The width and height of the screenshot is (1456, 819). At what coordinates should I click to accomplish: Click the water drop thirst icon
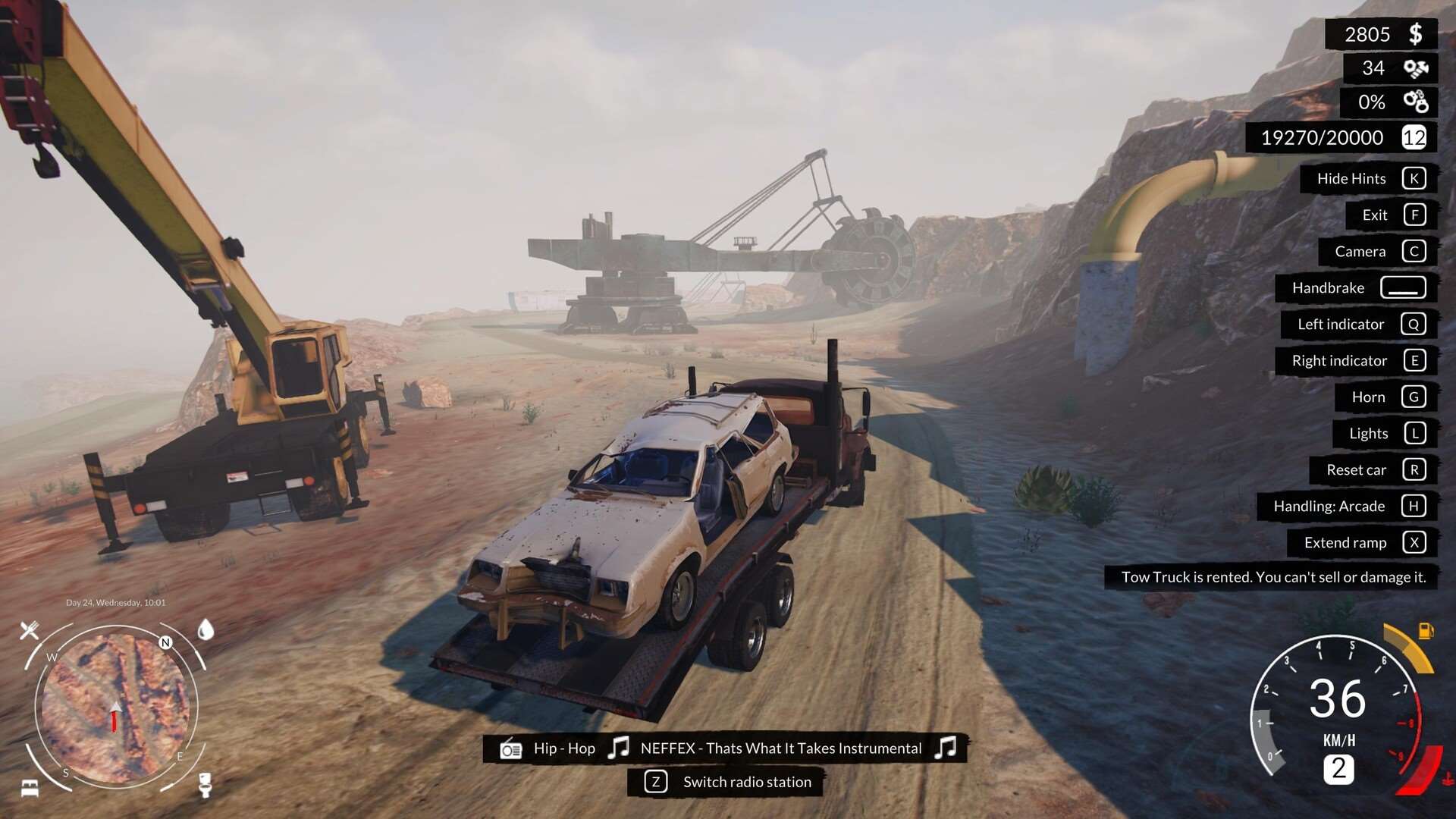[206, 629]
